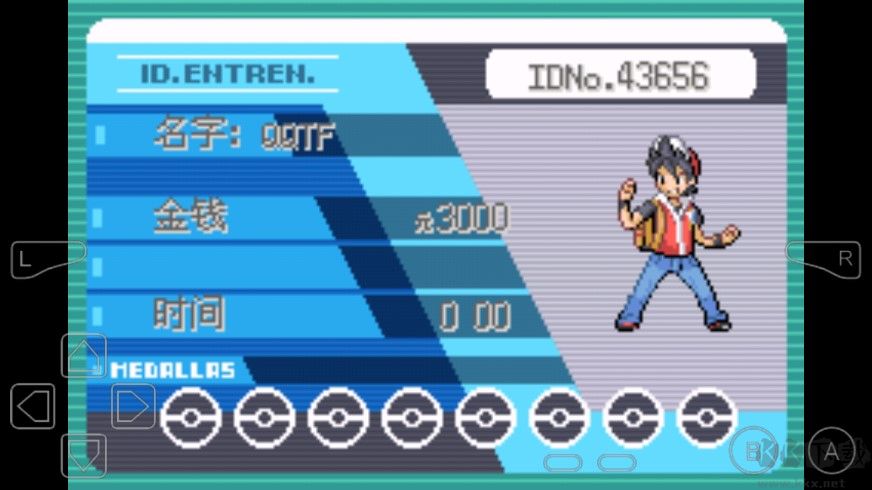Tap the D-pad left arrow
This screenshot has height=490, width=872.
(x=33, y=406)
